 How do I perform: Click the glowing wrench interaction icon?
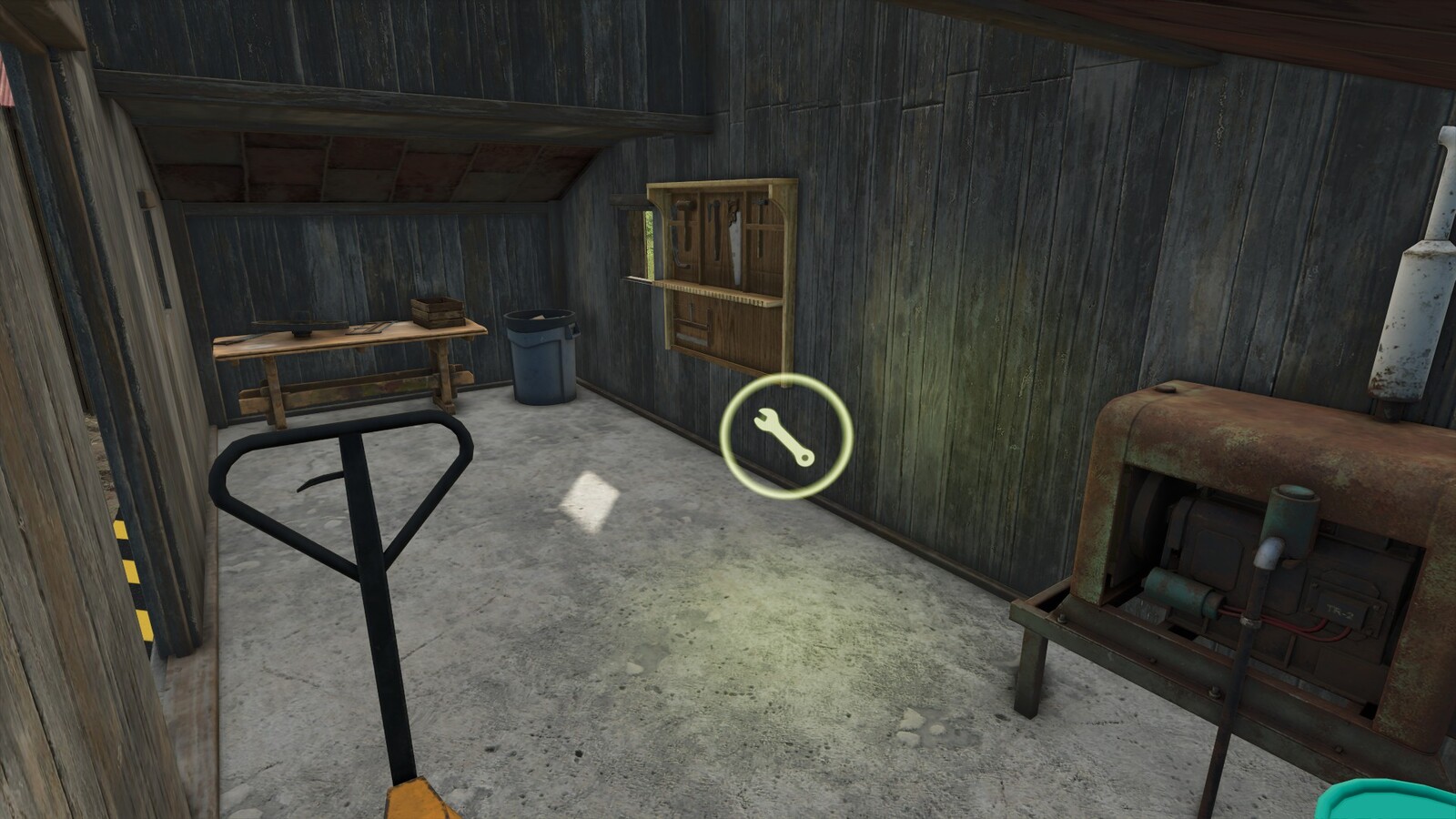784,437
